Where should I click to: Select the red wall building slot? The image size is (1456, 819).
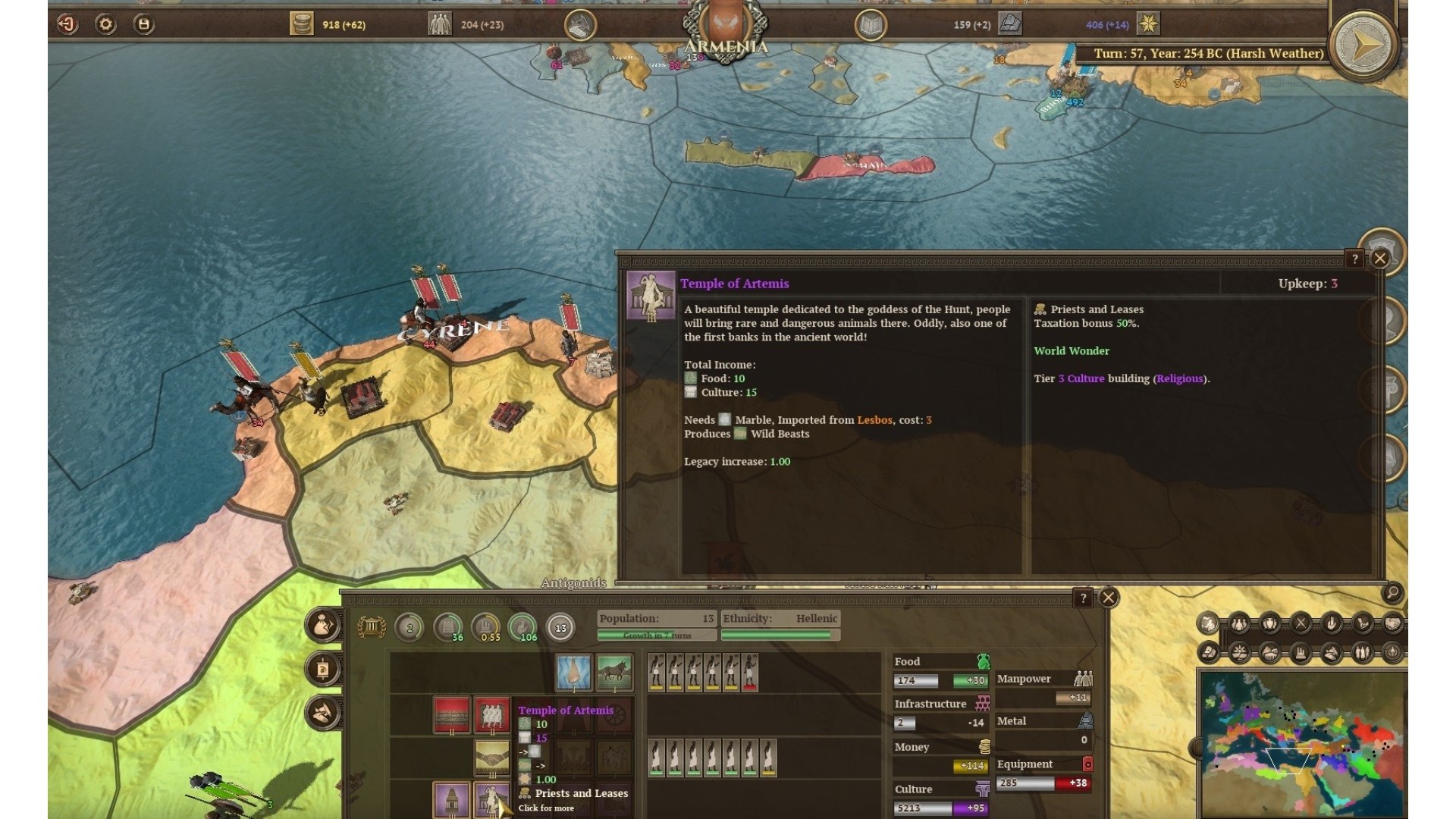pyautogui.click(x=451, y=714)
